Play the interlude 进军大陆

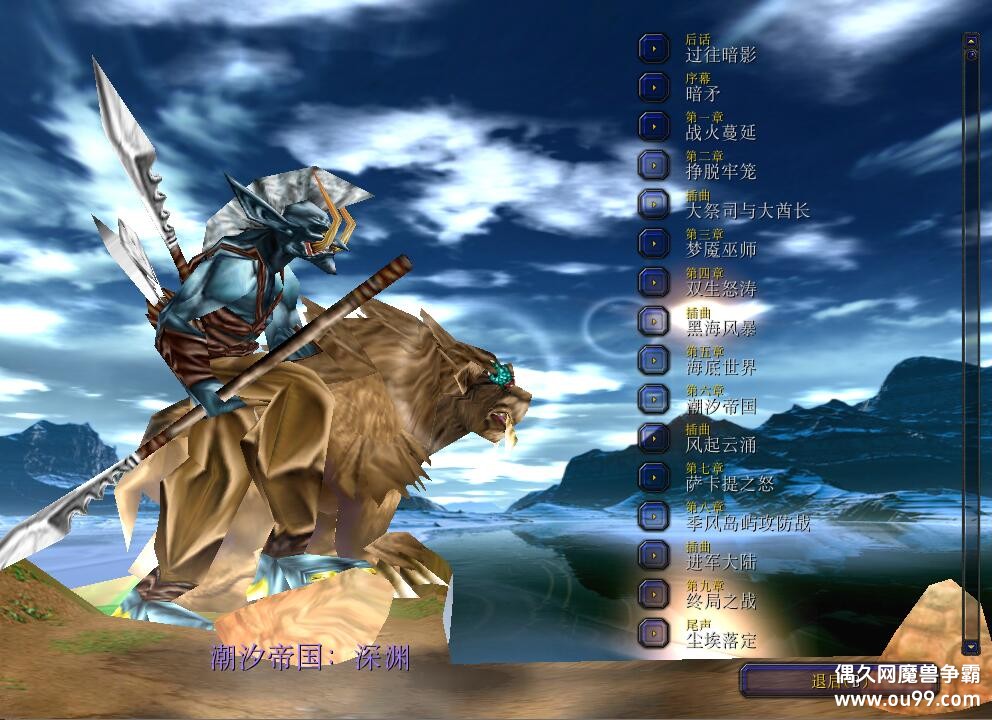[x=654, y=554]
